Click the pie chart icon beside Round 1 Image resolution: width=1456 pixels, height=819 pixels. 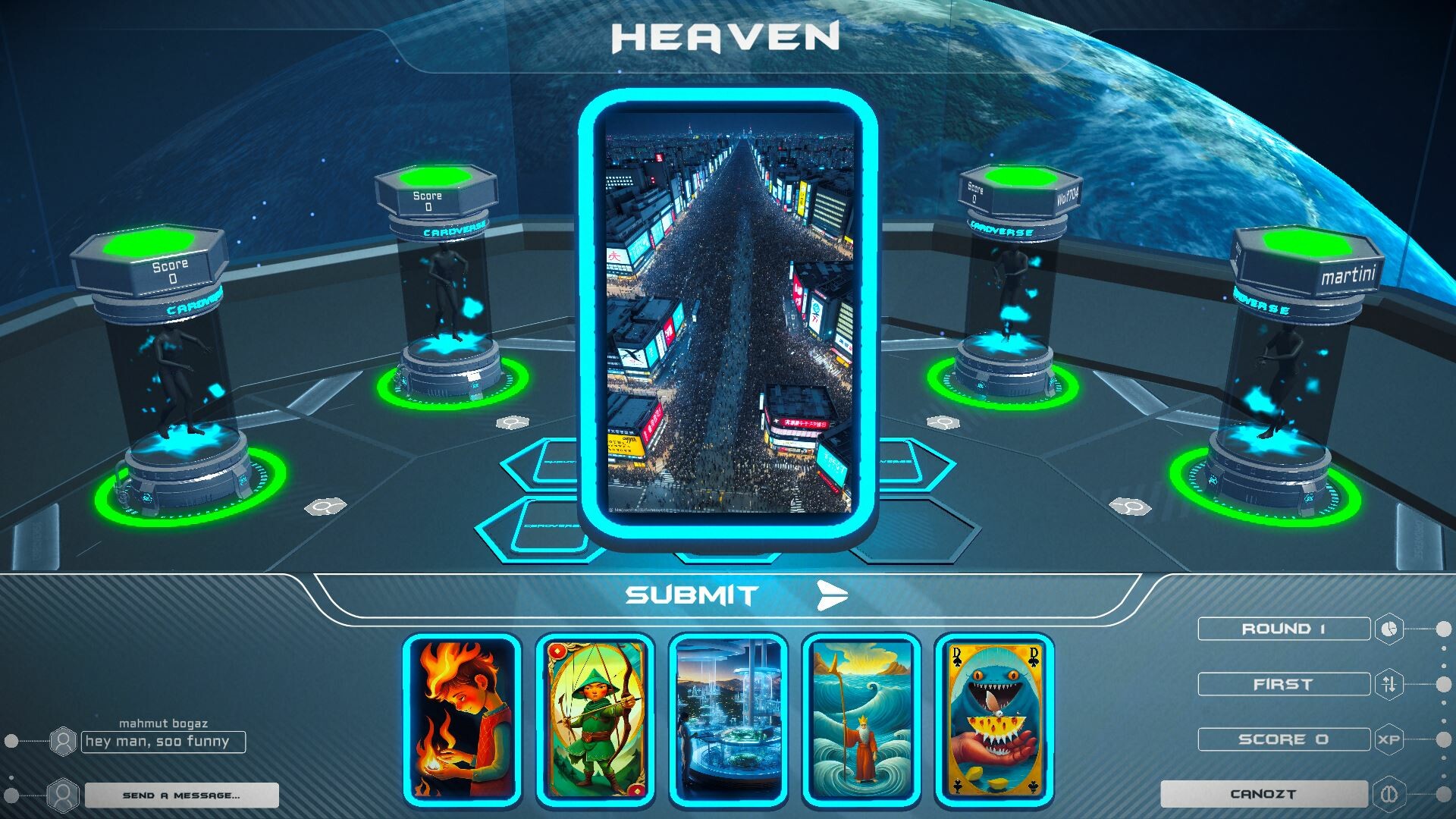(1389, 629)
